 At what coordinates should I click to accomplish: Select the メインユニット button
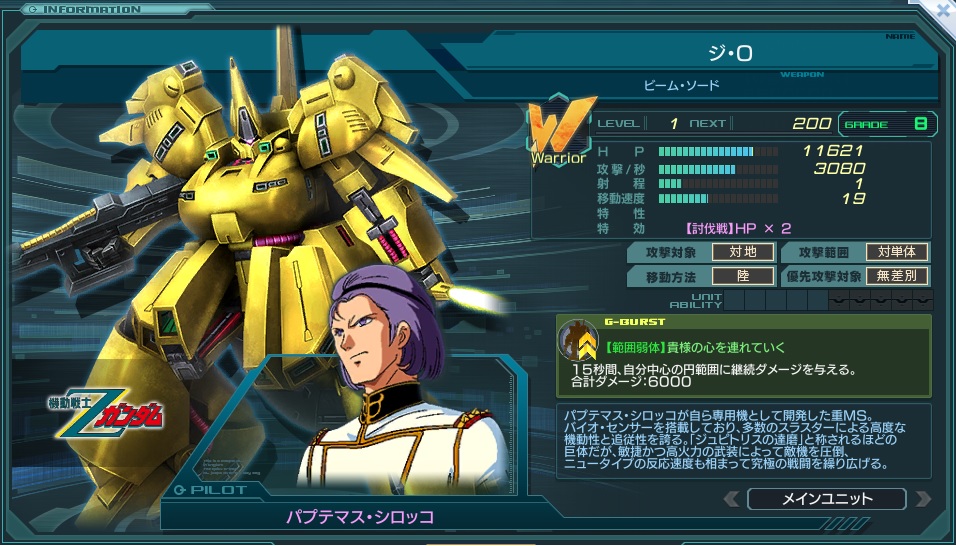click(x=826, y=498)
